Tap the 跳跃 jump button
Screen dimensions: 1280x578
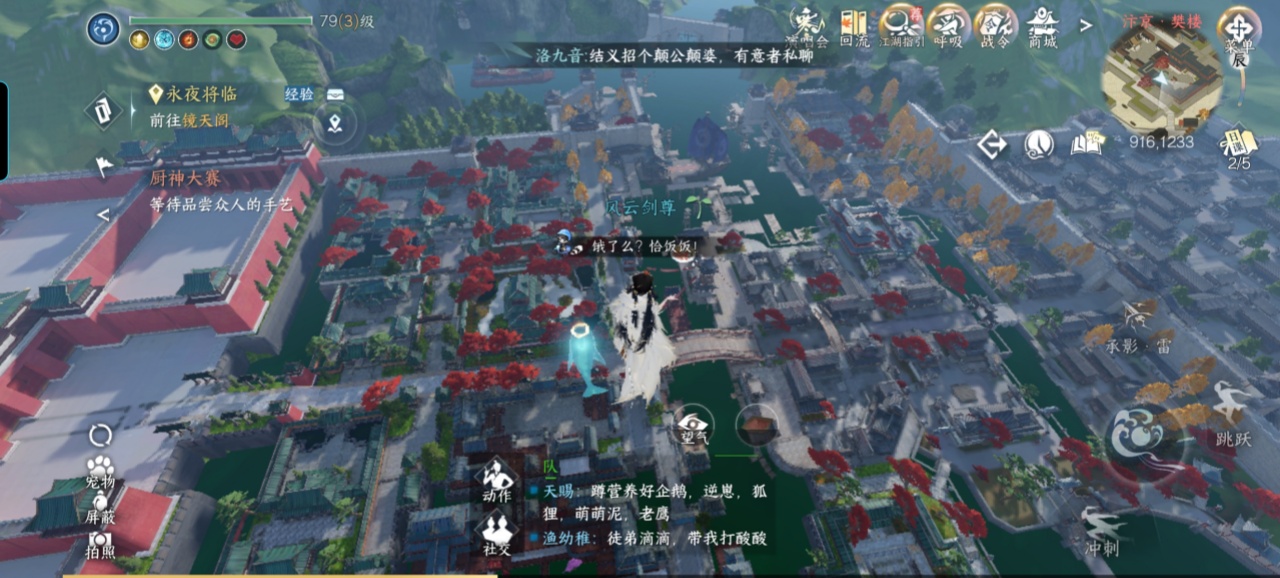[1232, 408]
